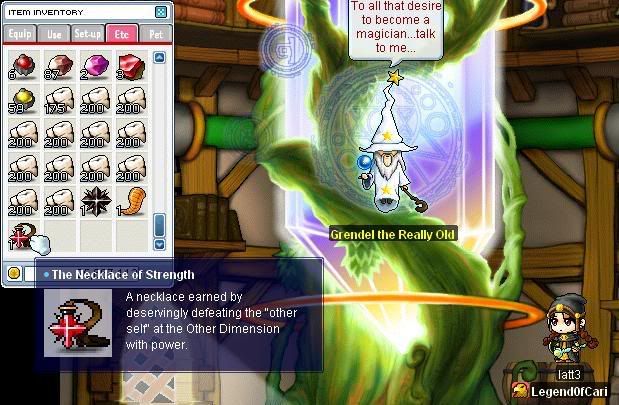Screen dimensions: 619x405
Task: Click the yellow orb item stack of 59
Action: coord(22,98)
